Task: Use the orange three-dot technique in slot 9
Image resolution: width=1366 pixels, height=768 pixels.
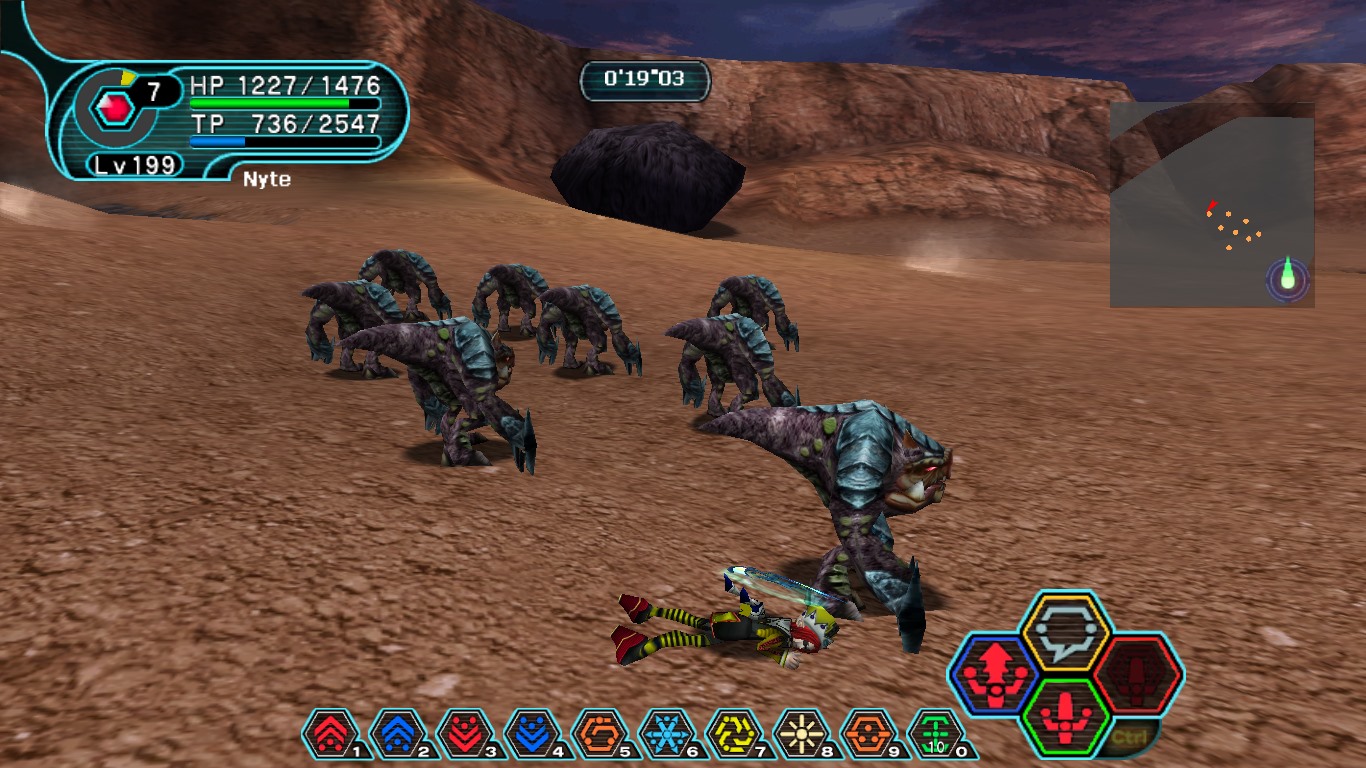Action: pyautogui.click(x=872, y=735)
